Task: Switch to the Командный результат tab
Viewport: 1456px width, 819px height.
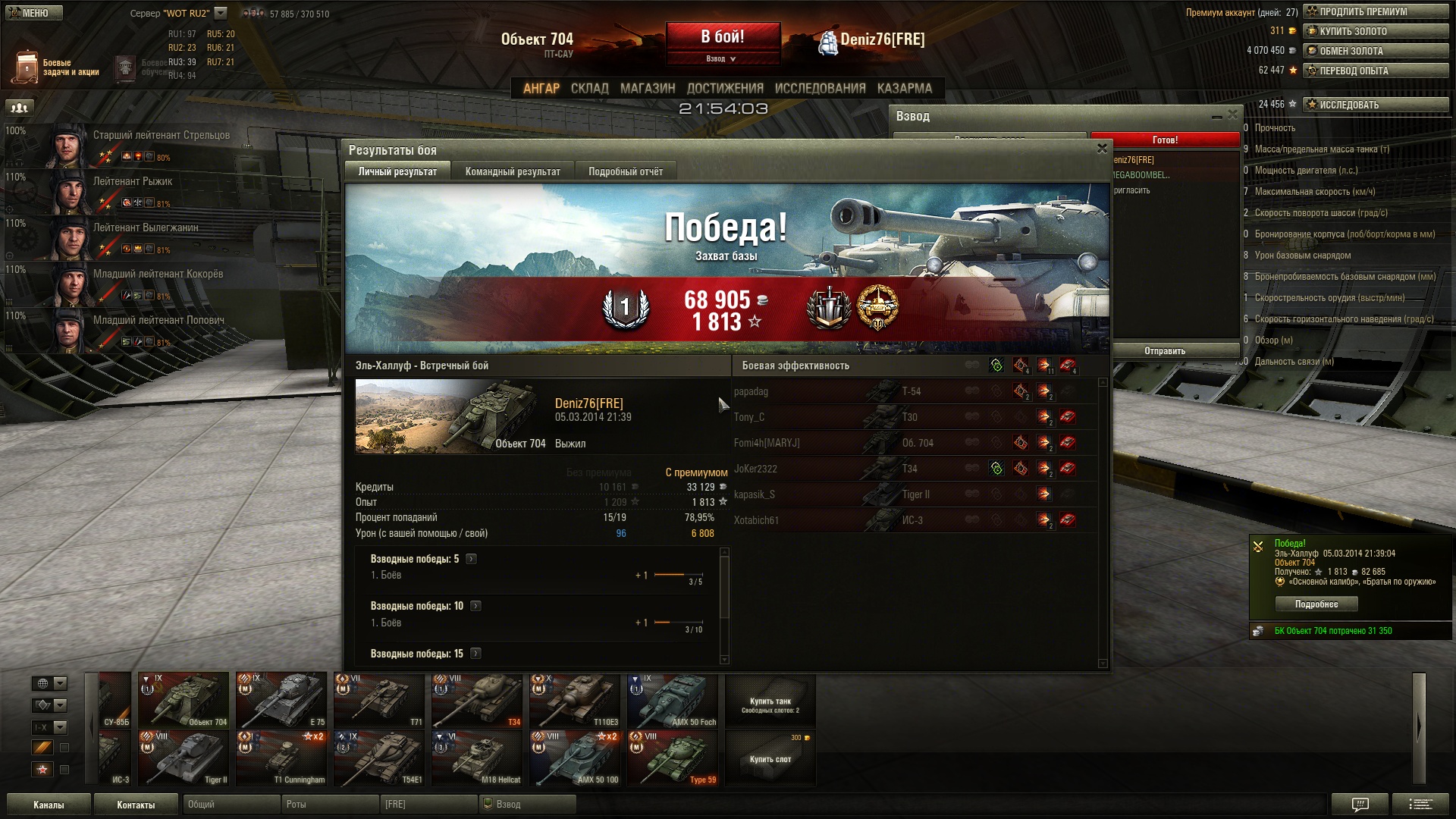Action: (513, 171)
